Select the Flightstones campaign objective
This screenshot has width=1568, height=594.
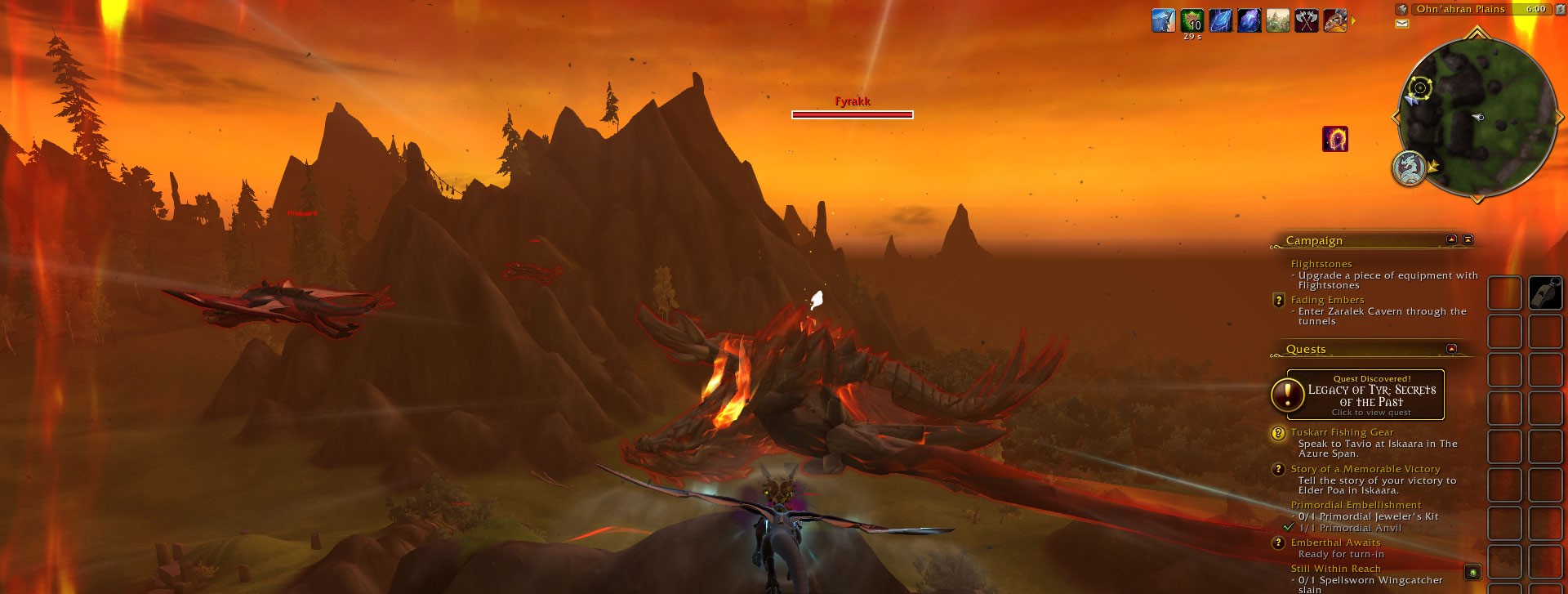[1321, 264]
